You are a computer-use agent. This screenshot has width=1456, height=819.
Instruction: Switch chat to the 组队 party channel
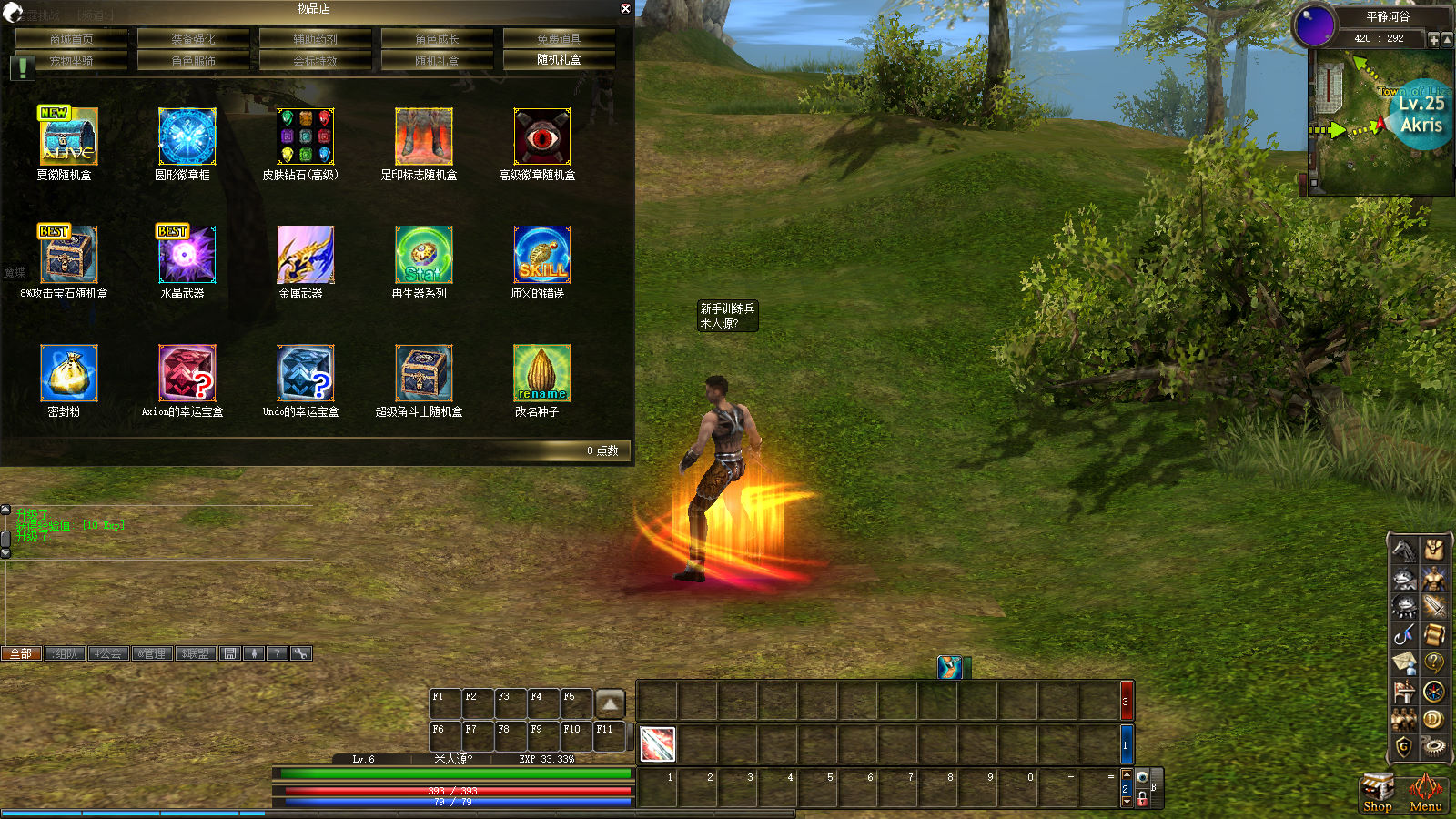tap(65, 653)
